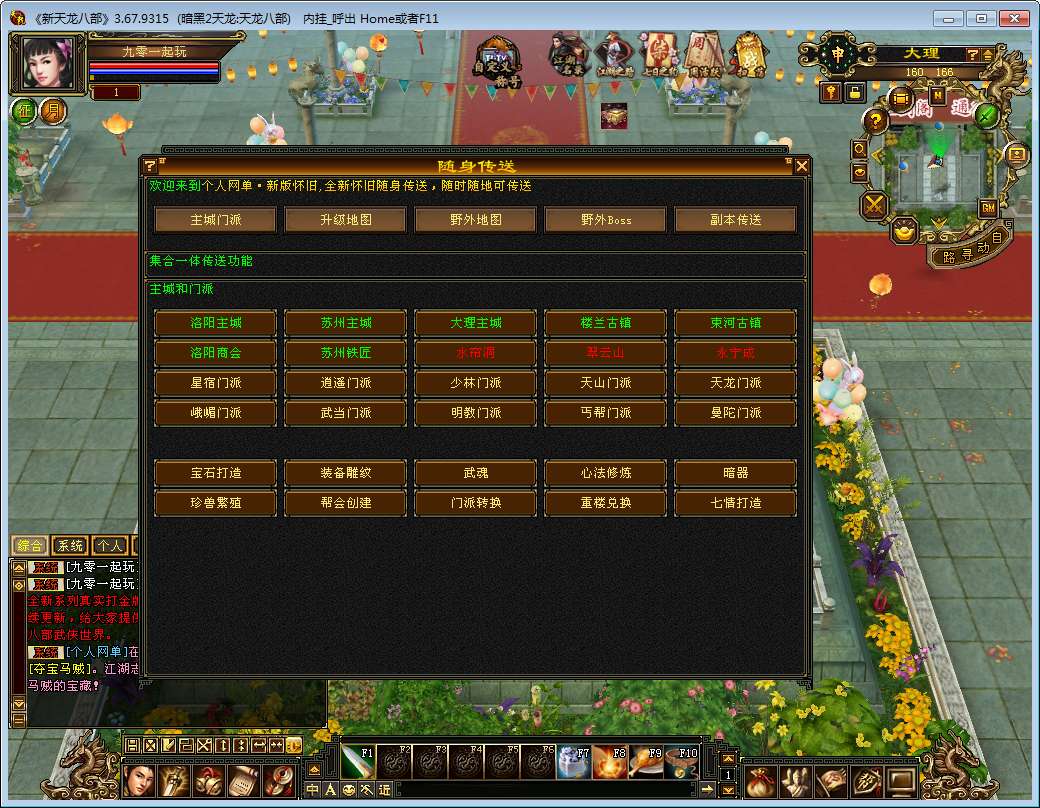
Task: Go to 少林门派
Action: click(x=476, y=383)
